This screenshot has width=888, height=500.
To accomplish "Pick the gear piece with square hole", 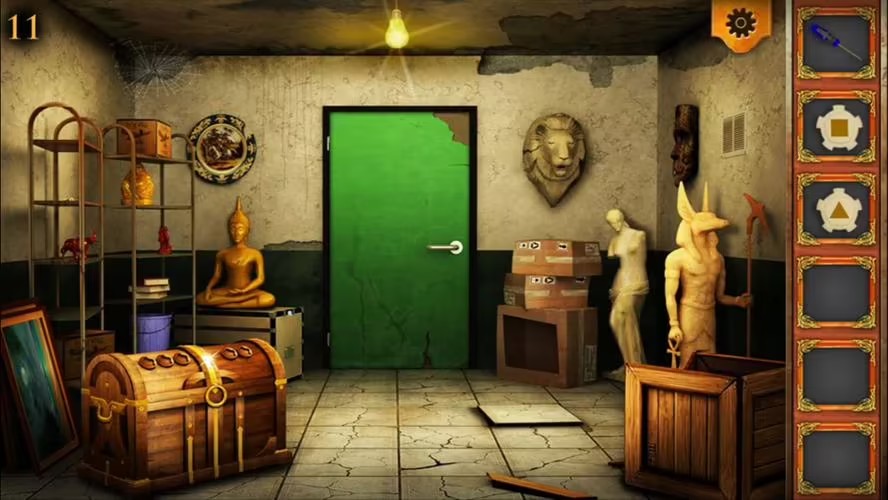I will [x=836, y=127].
